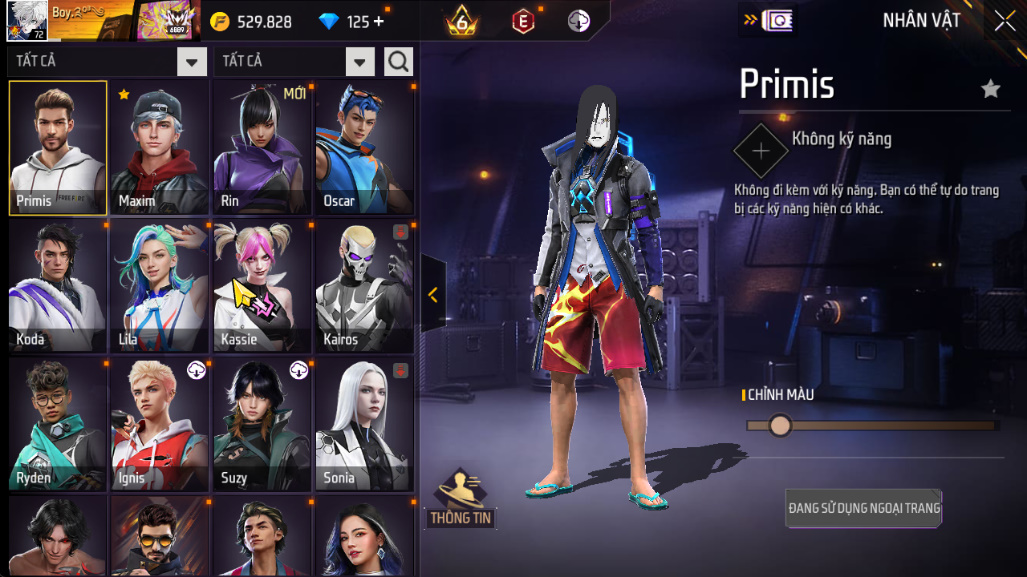
Task: Select the Kairos skull-faced character
Action: pos(365,287)
